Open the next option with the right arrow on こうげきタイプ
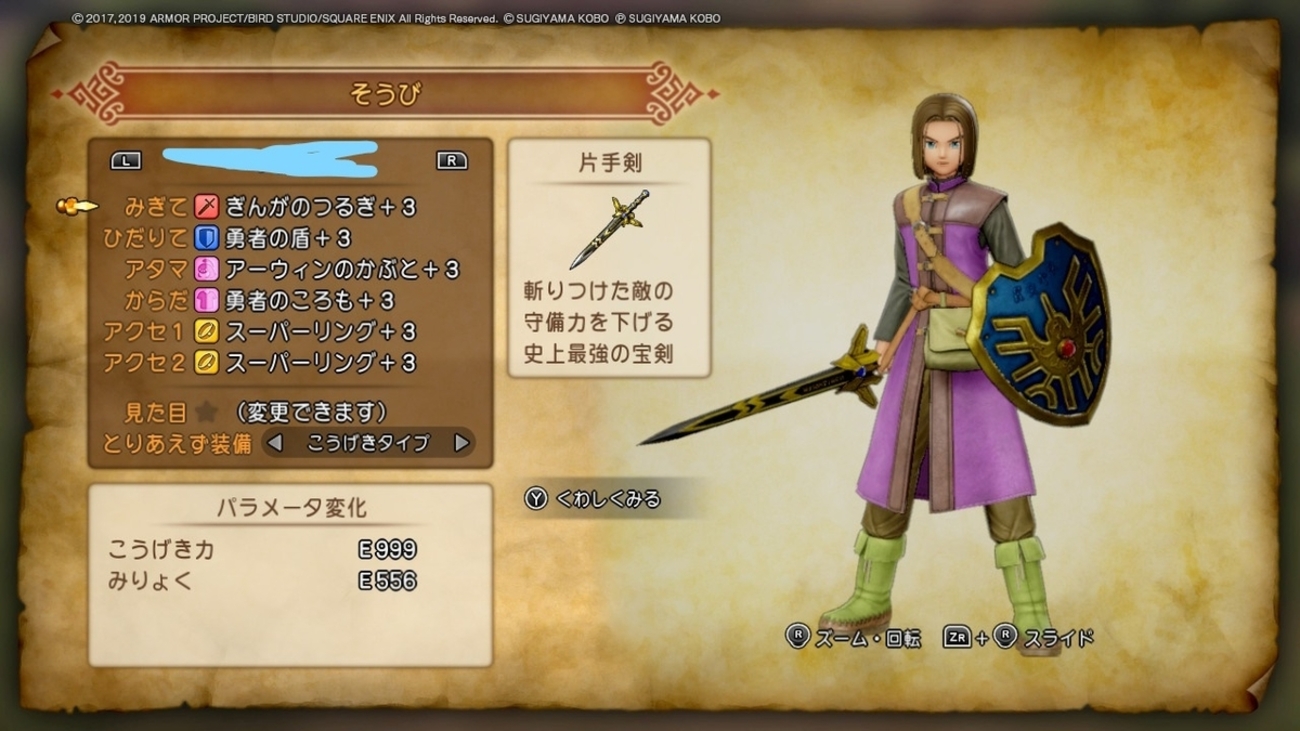Screen dimensions: 1300x731 [460, 442]
